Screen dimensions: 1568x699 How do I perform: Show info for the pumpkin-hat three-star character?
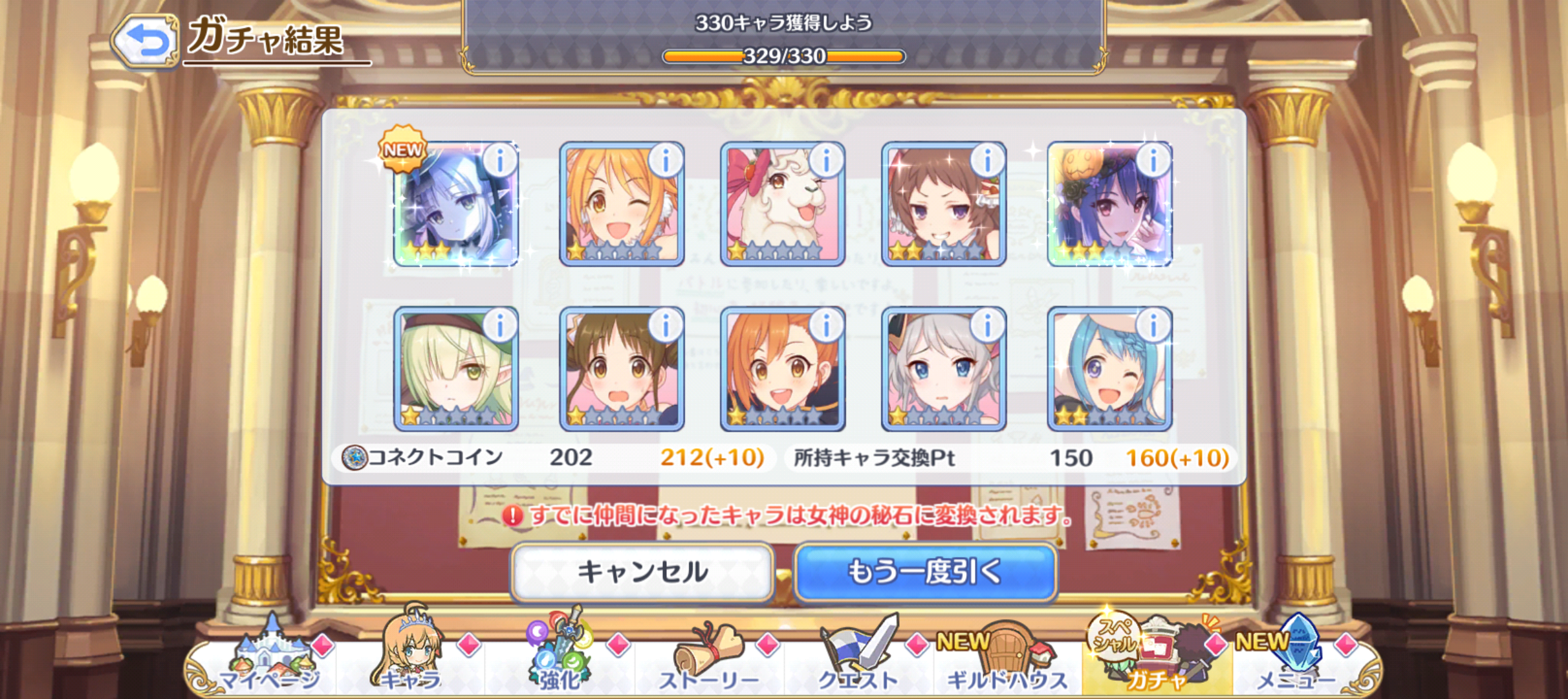(1153, 160)
